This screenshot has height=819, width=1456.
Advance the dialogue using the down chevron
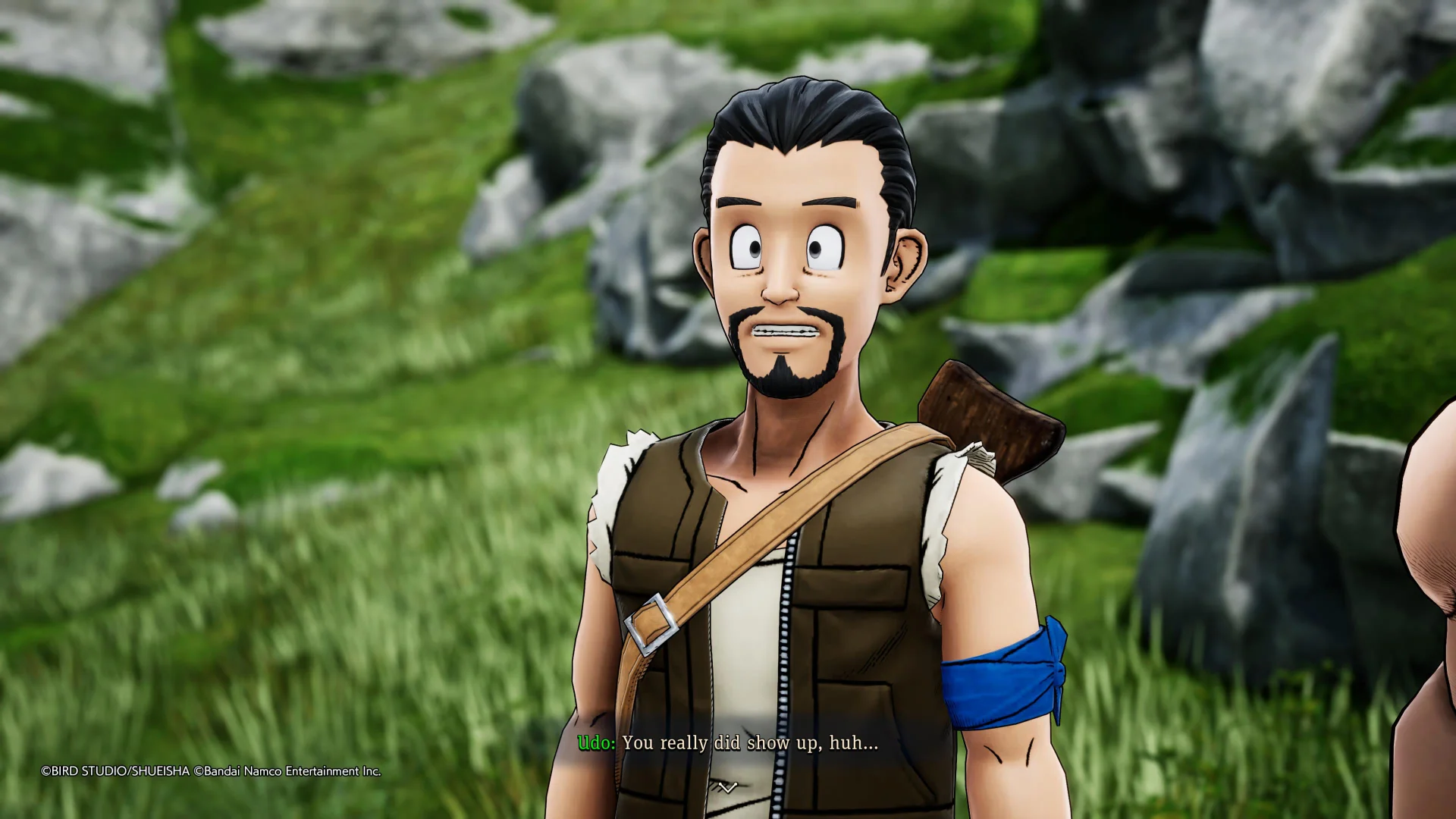(x=727, y=788)
